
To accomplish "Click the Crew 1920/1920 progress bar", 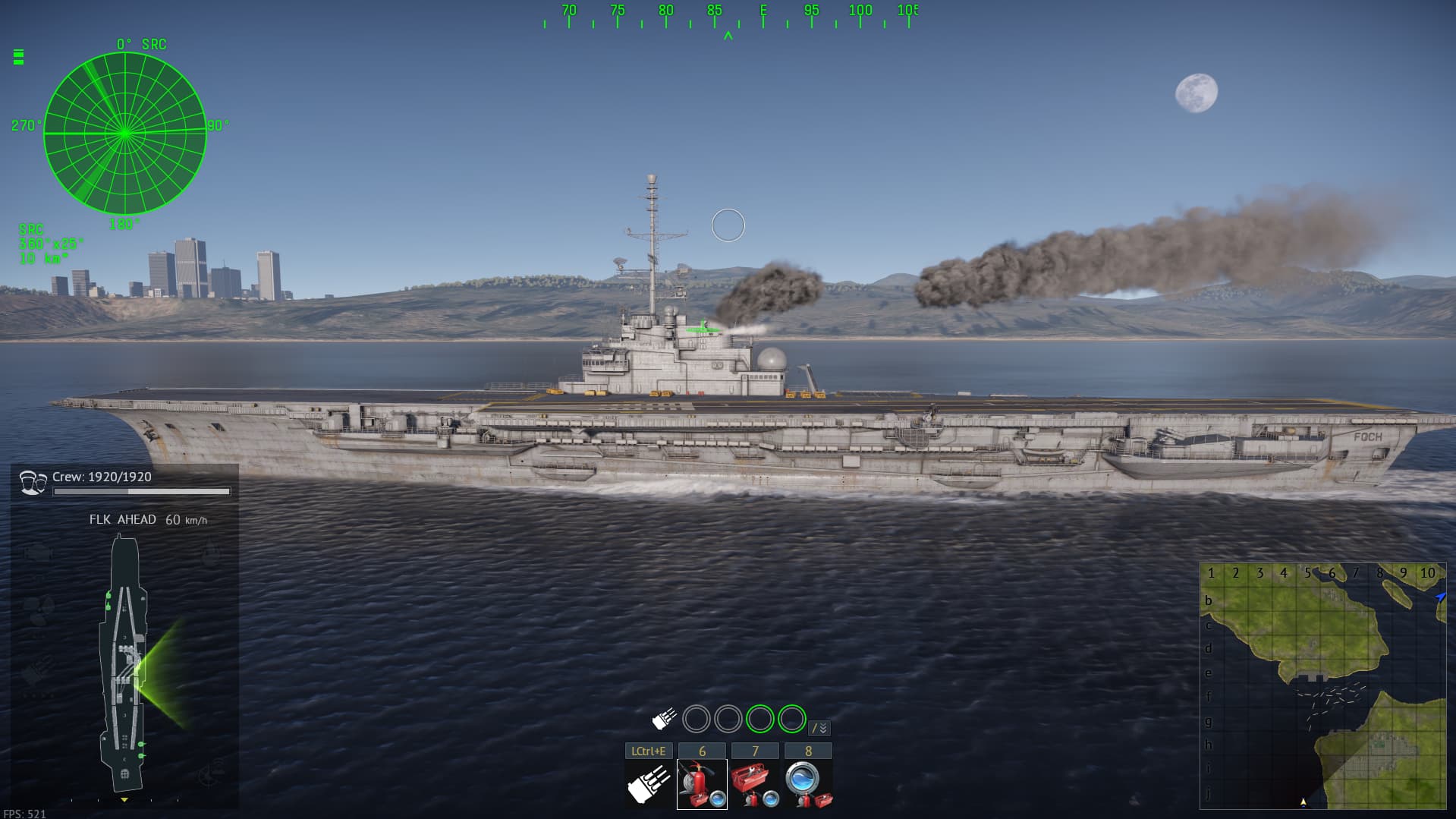I will click(x=140, y=492).
